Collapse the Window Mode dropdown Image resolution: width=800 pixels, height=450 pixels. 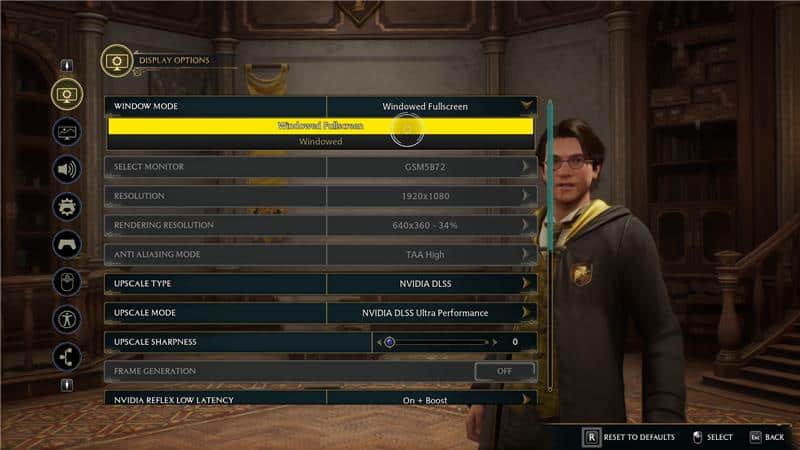pyautogui.click(x=526, y=105)
